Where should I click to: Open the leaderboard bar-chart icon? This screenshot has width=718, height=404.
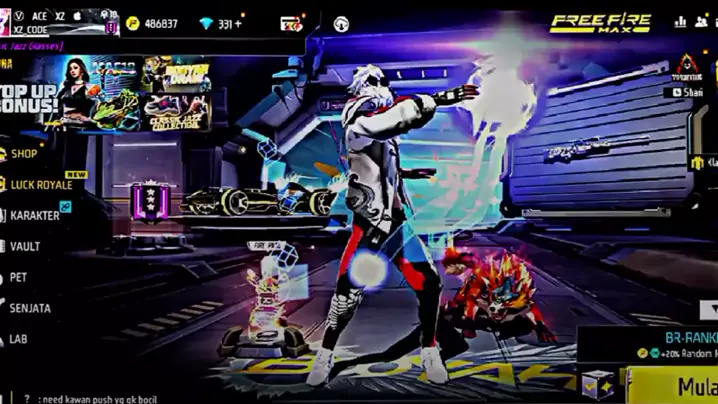tap(680, 22)
